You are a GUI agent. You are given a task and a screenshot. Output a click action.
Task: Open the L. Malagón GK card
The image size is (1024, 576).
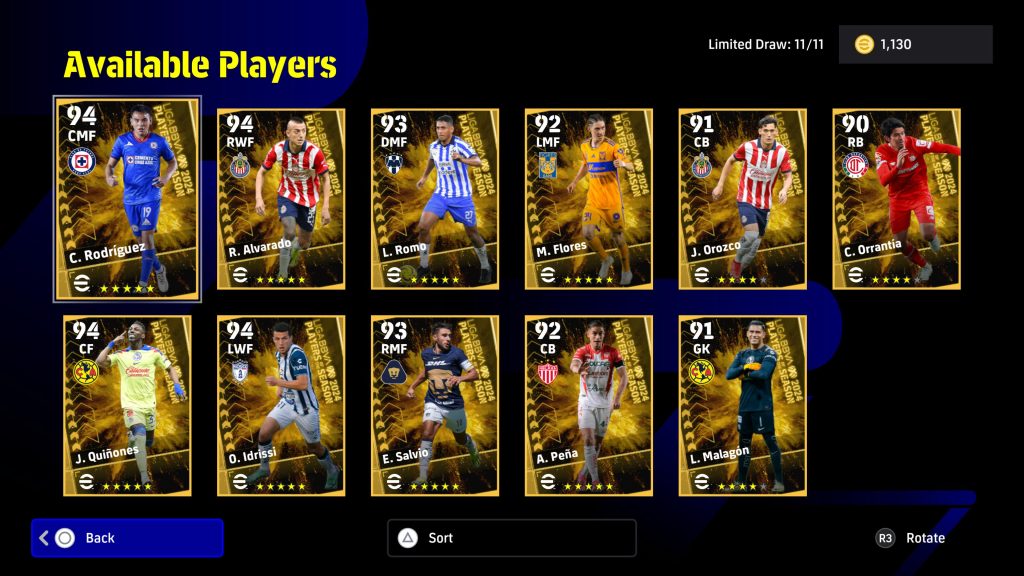tap(743, 405)
